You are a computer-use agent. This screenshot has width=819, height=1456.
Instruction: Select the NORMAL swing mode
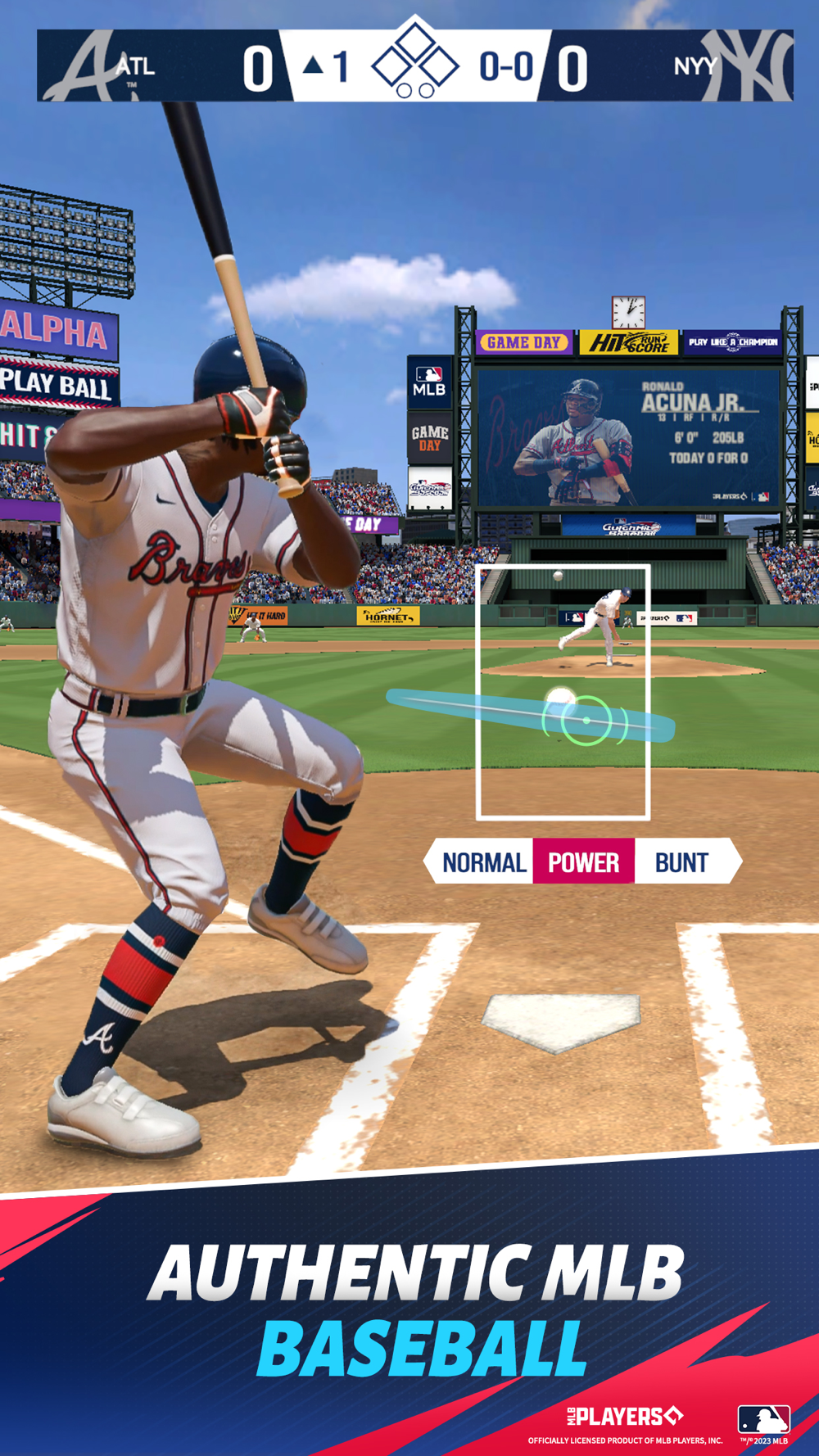pyautogui.click(x=483, y=862)
